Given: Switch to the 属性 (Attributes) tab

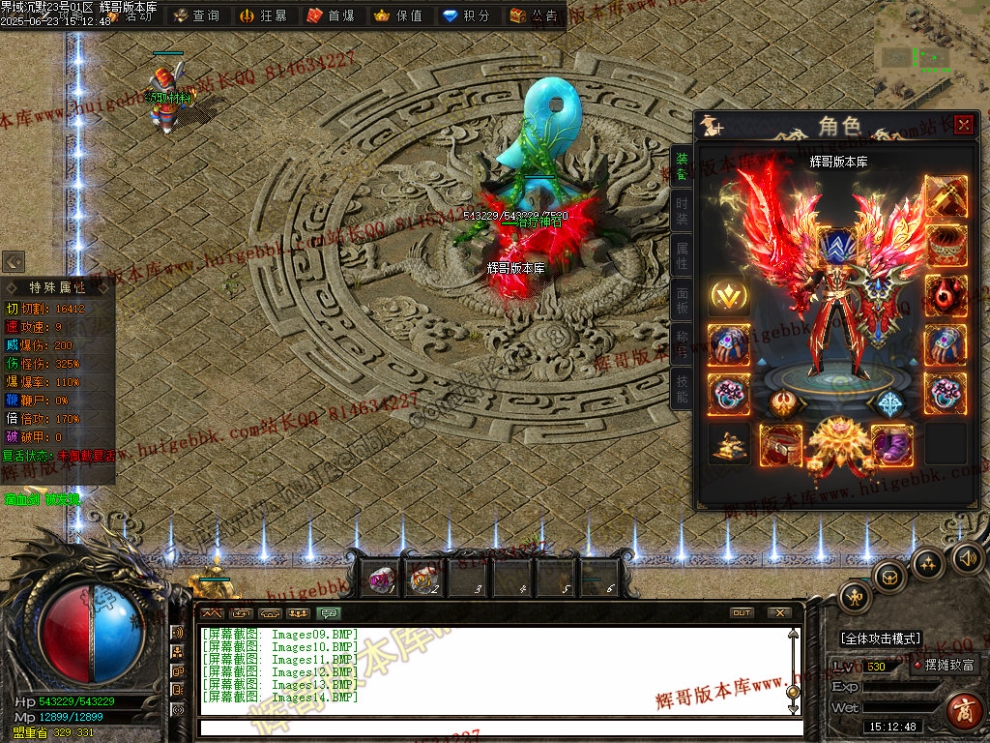Looking at the screenshot, I should [x=682, y=257].
